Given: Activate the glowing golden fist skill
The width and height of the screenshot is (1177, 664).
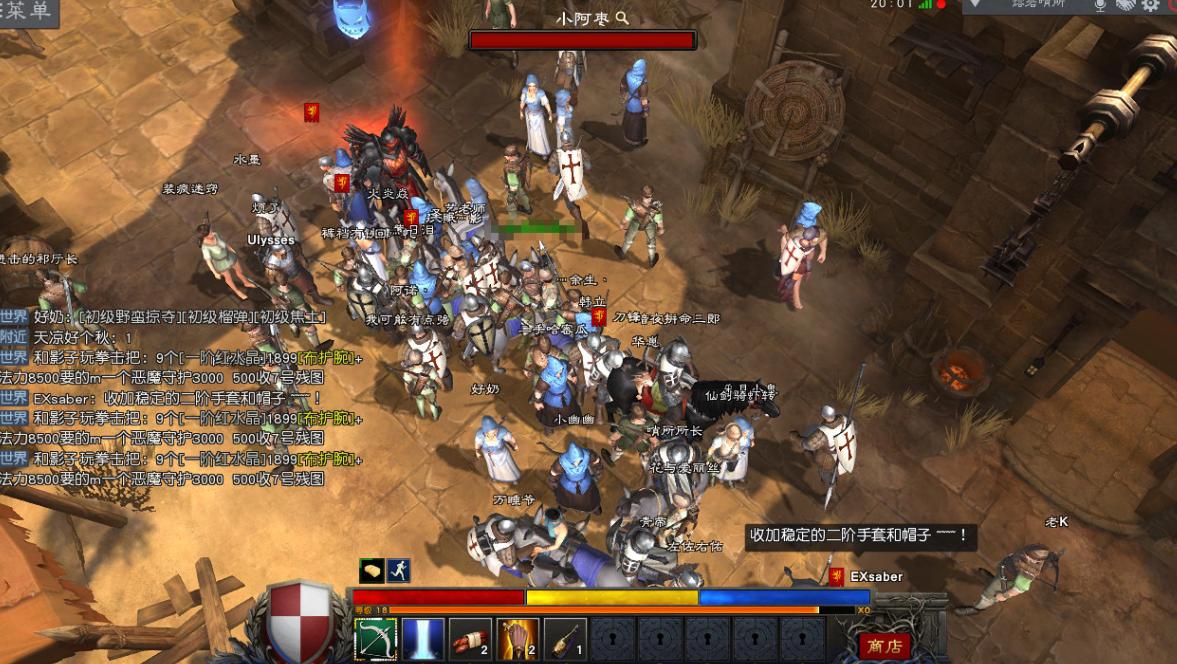Looking at the screenshot, I should [517, 640].
